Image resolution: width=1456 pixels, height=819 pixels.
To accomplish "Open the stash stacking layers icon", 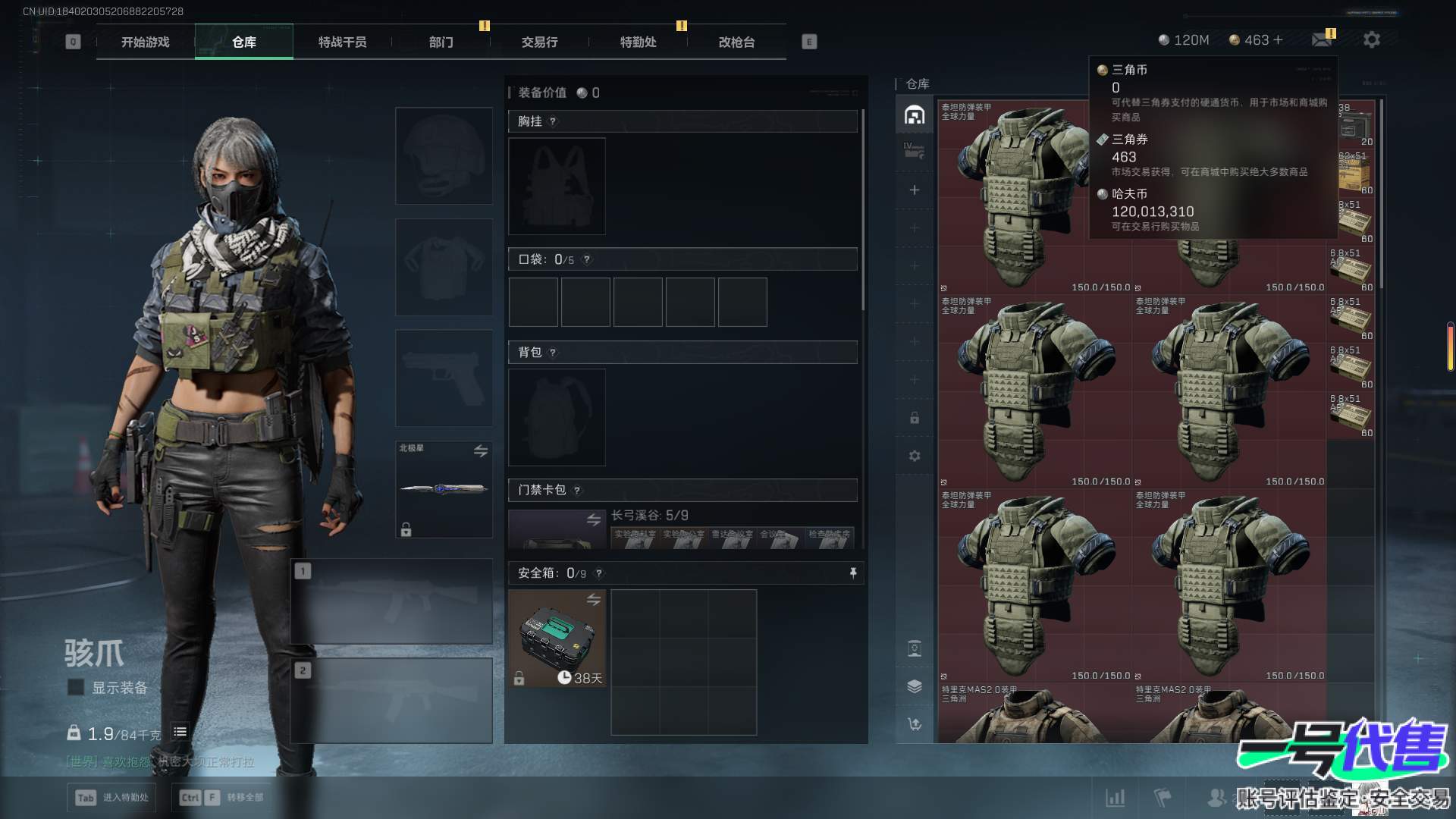I will [915, 686].
